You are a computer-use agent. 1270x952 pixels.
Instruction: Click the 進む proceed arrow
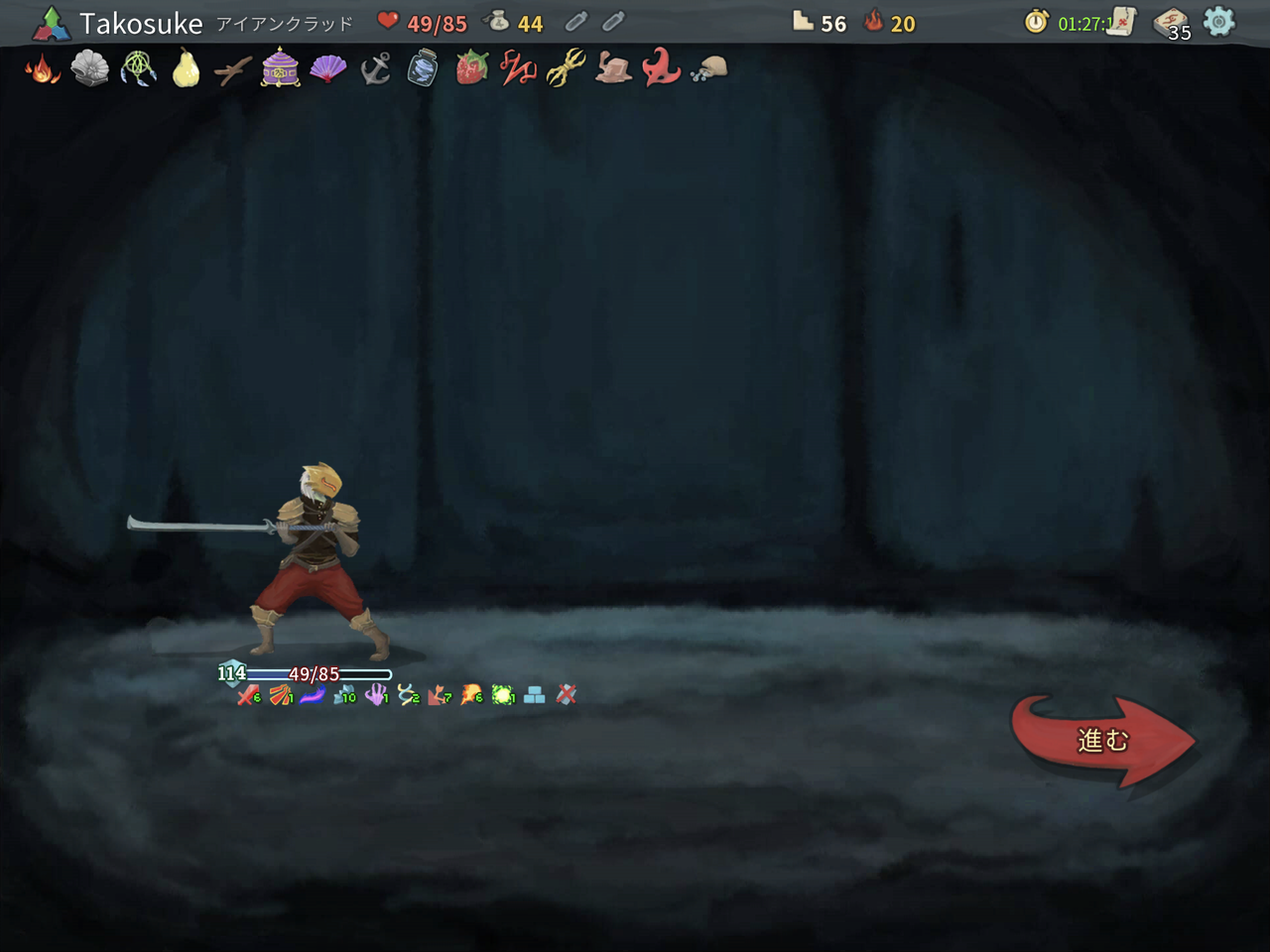(1099, 738)
